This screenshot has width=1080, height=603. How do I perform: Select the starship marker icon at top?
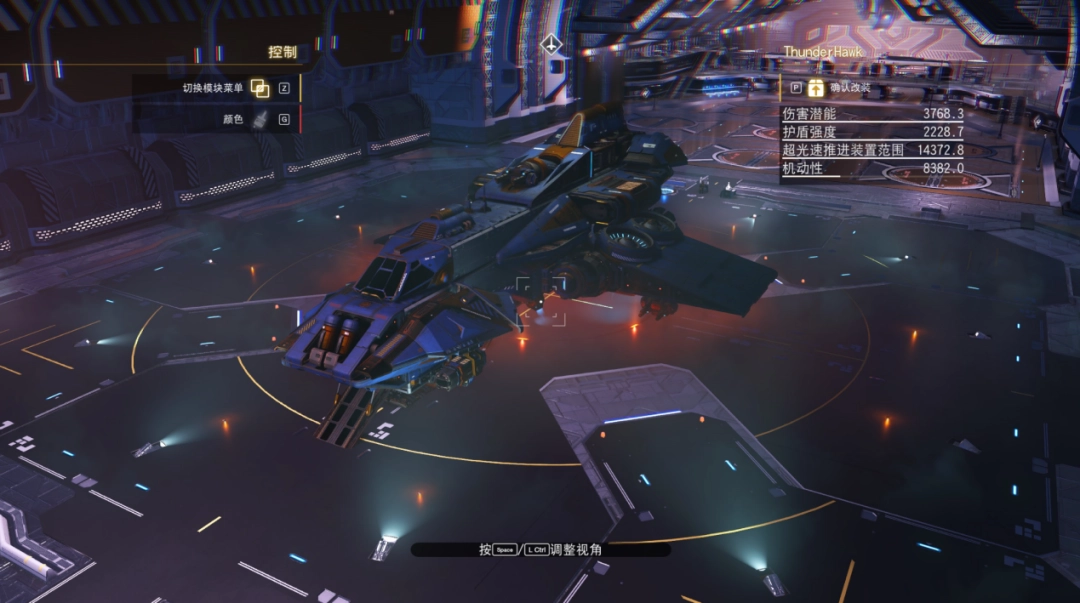click(x=550, y=45)
